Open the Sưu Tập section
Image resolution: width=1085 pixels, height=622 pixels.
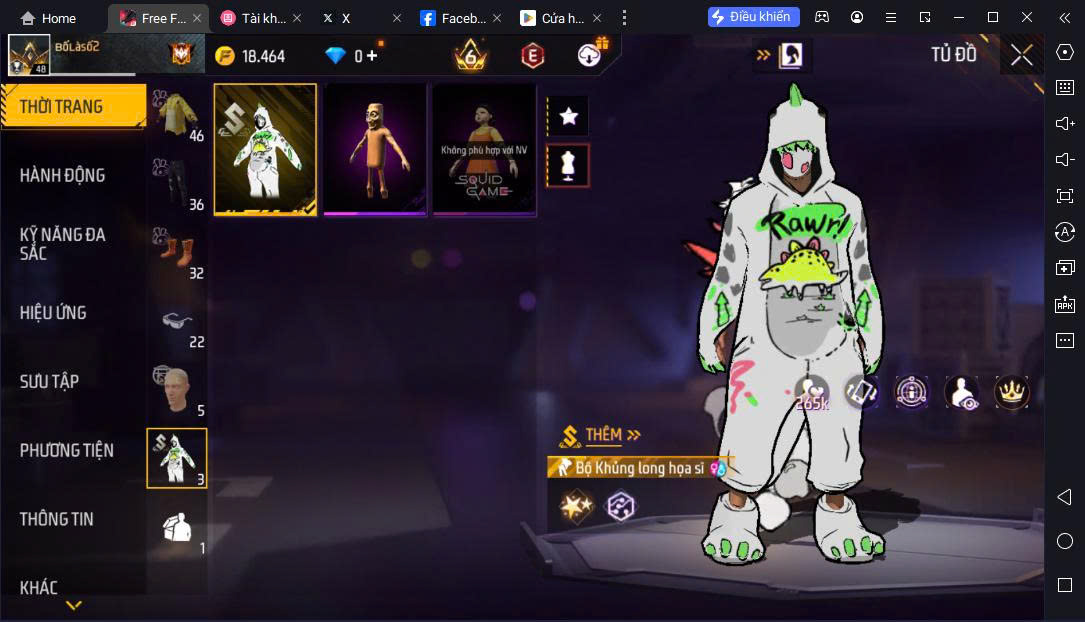click(49, 381)
